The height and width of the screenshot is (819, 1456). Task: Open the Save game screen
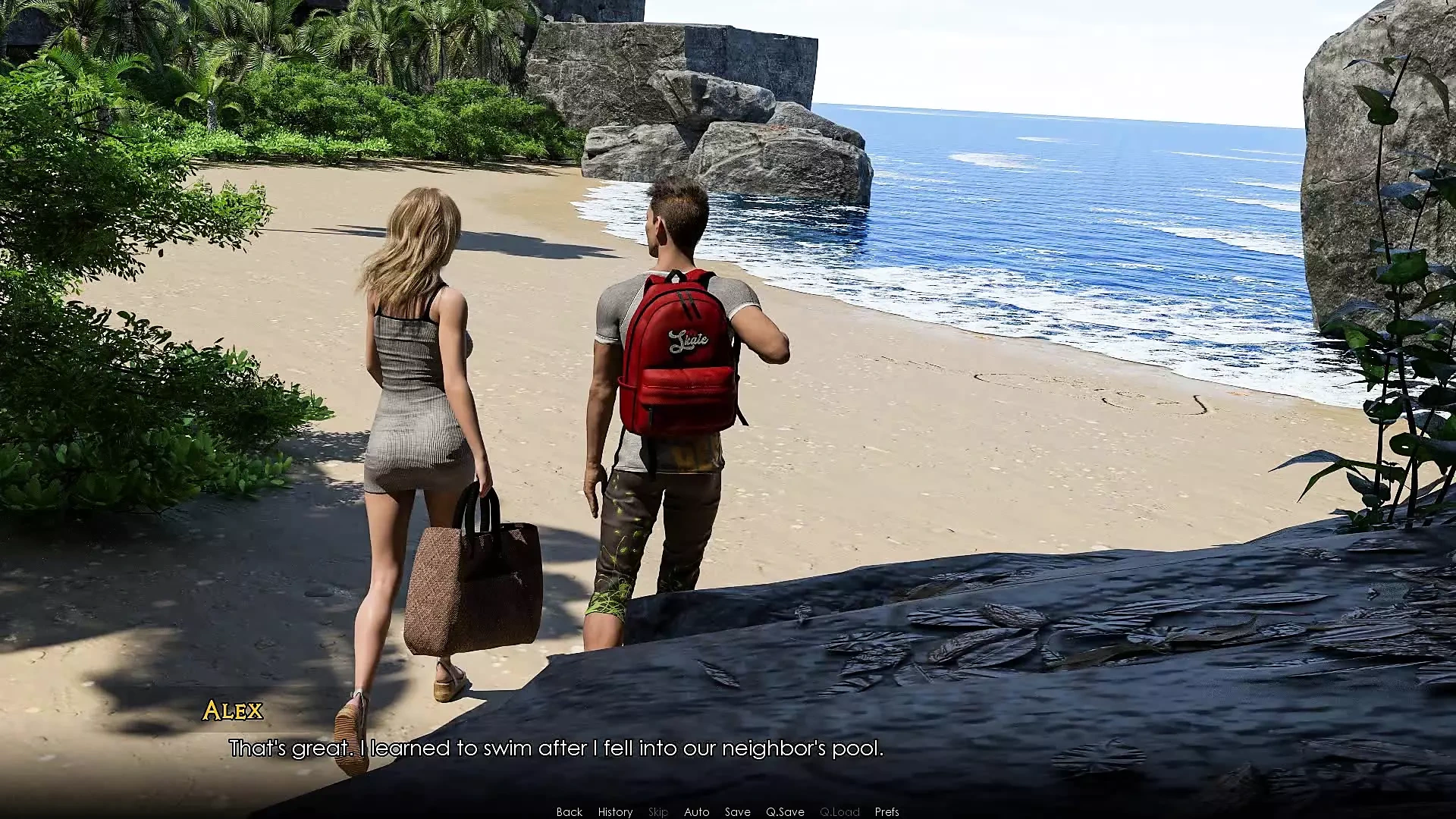[737, 811]
